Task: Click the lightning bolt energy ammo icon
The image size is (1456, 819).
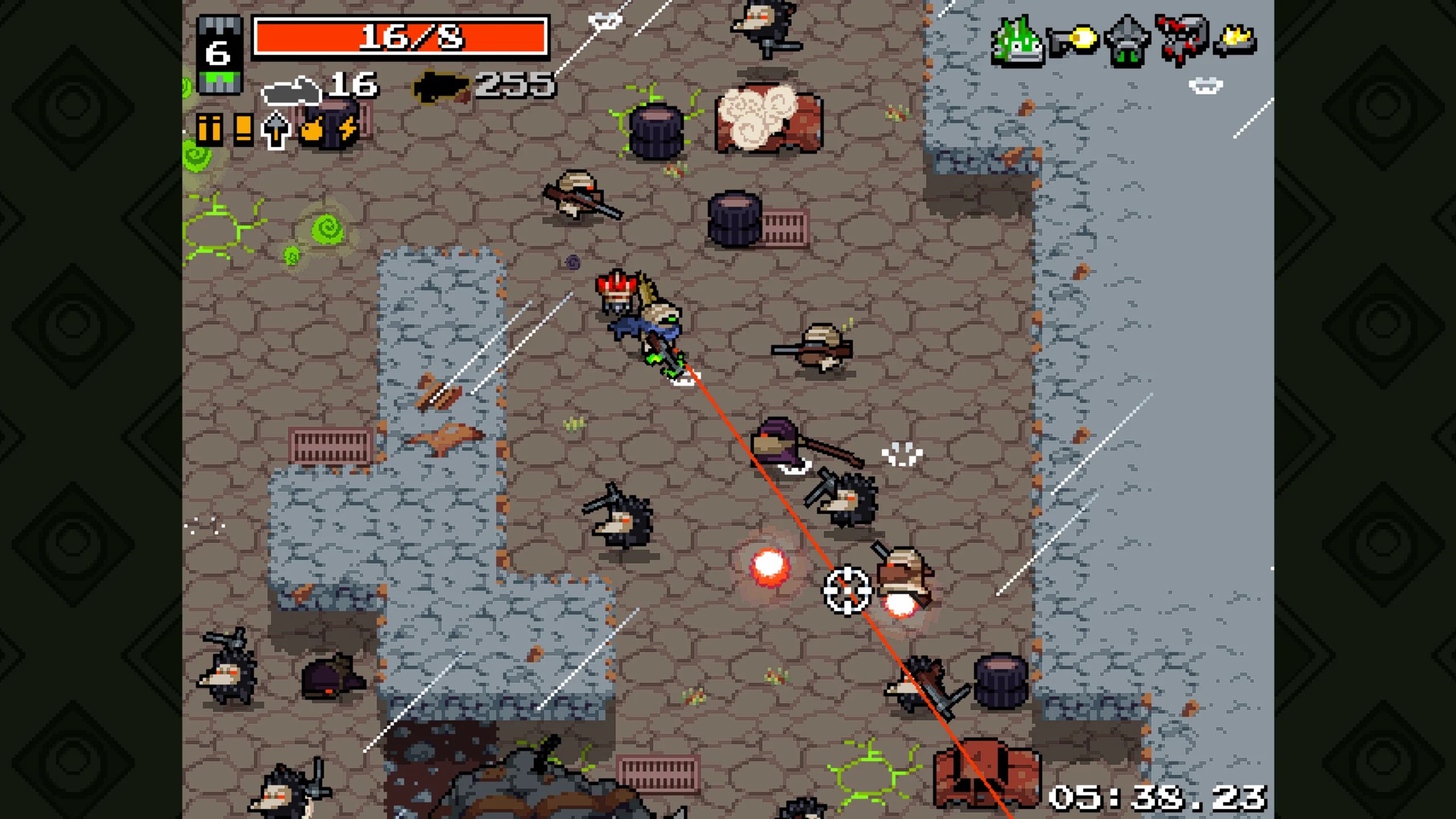Action: [x=347, y=130]
